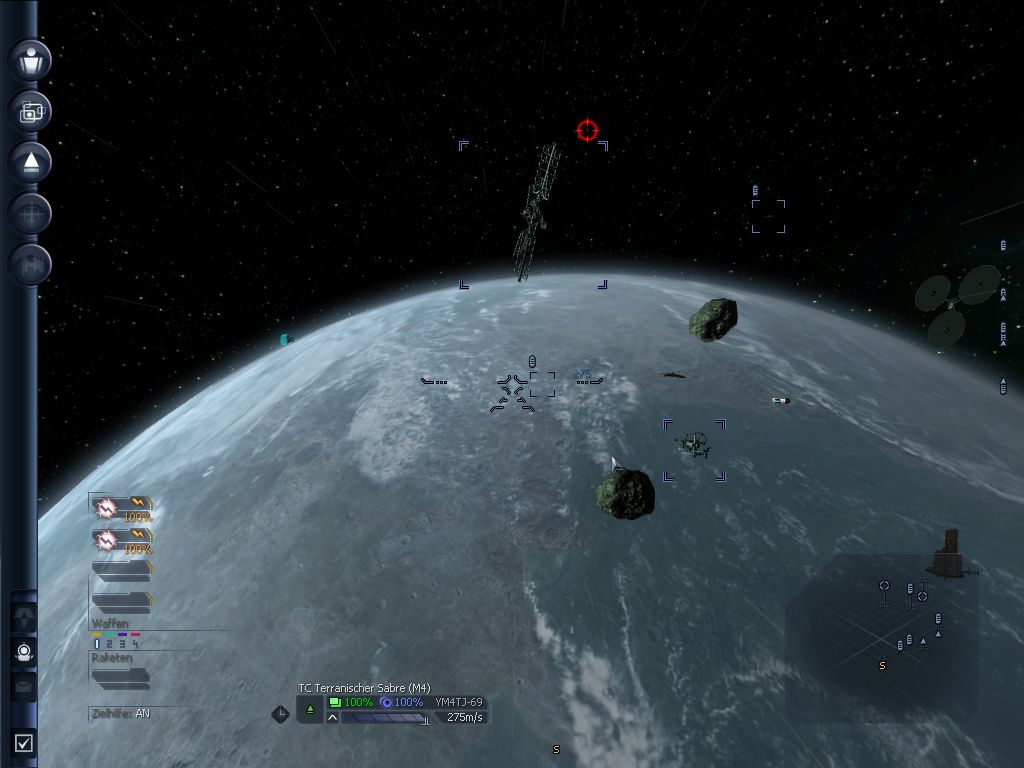Click the dimmed up-down arrows sidebar icon
Viewport: 1024px width, 768px height.
(24, 618)
